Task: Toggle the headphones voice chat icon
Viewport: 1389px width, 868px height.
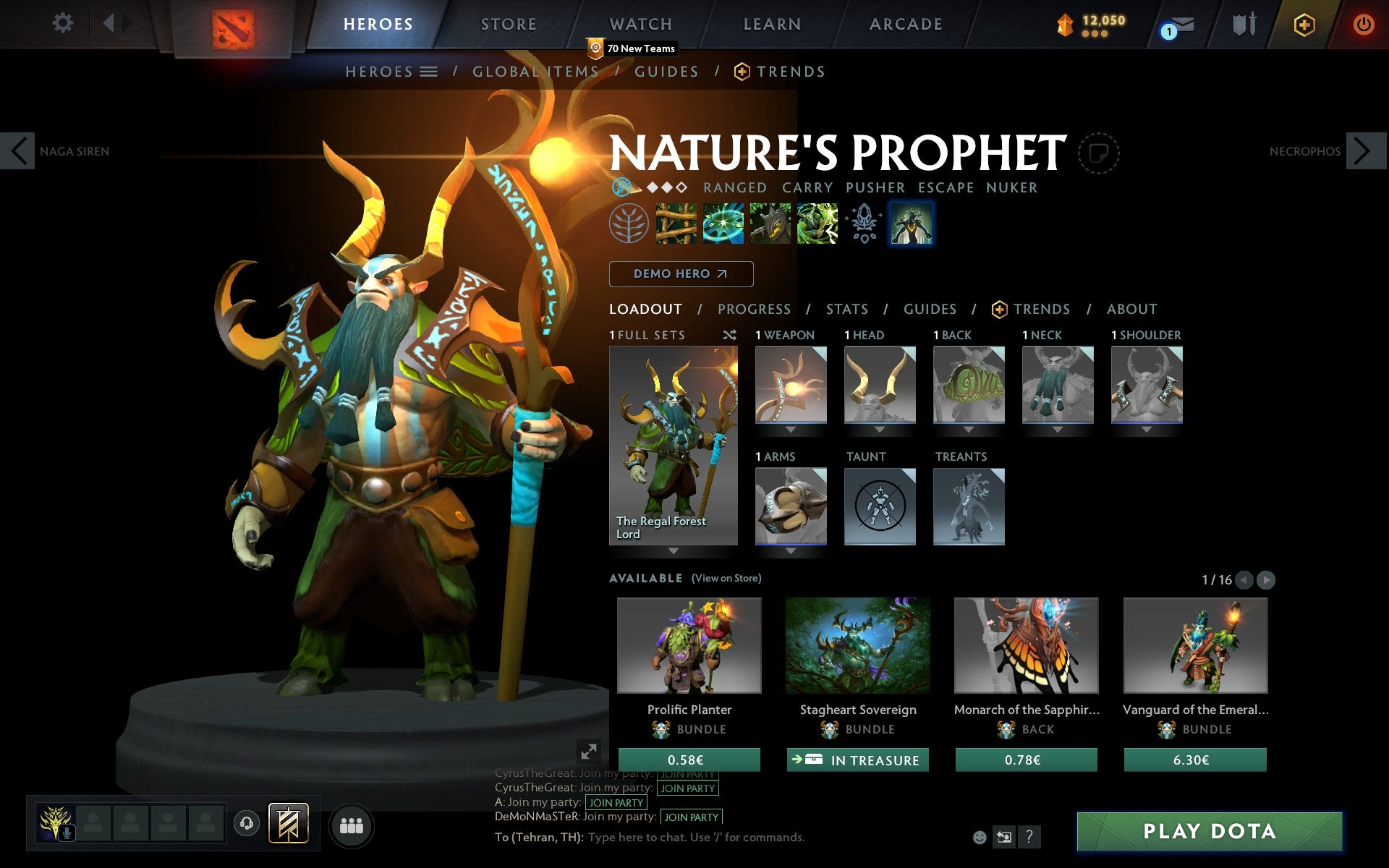Action: click(x=245, y=822)
